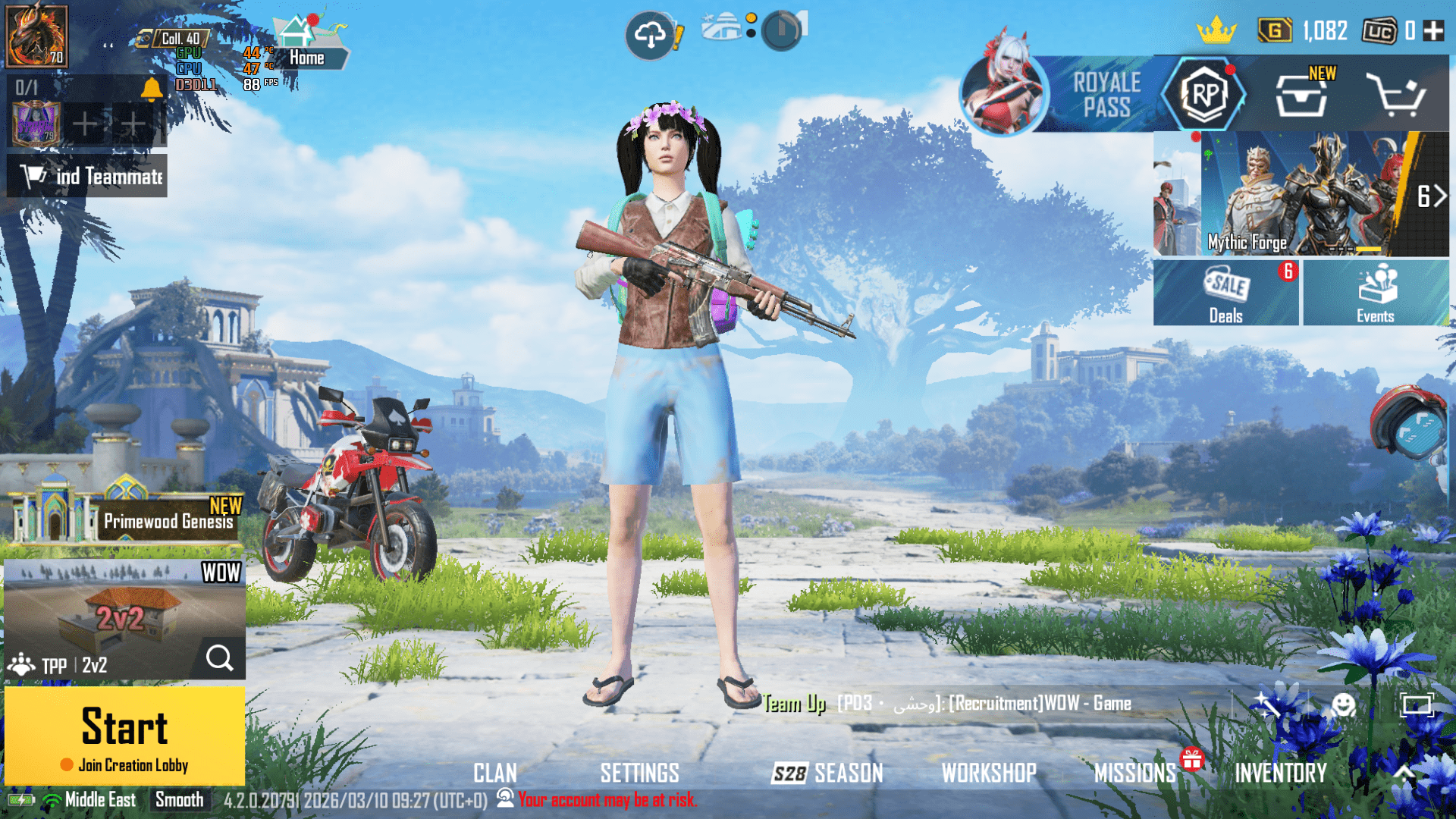This screenshot has height=819, width=1456.
Task: Open the Missions menu
Action: [x=1134, y=773]
